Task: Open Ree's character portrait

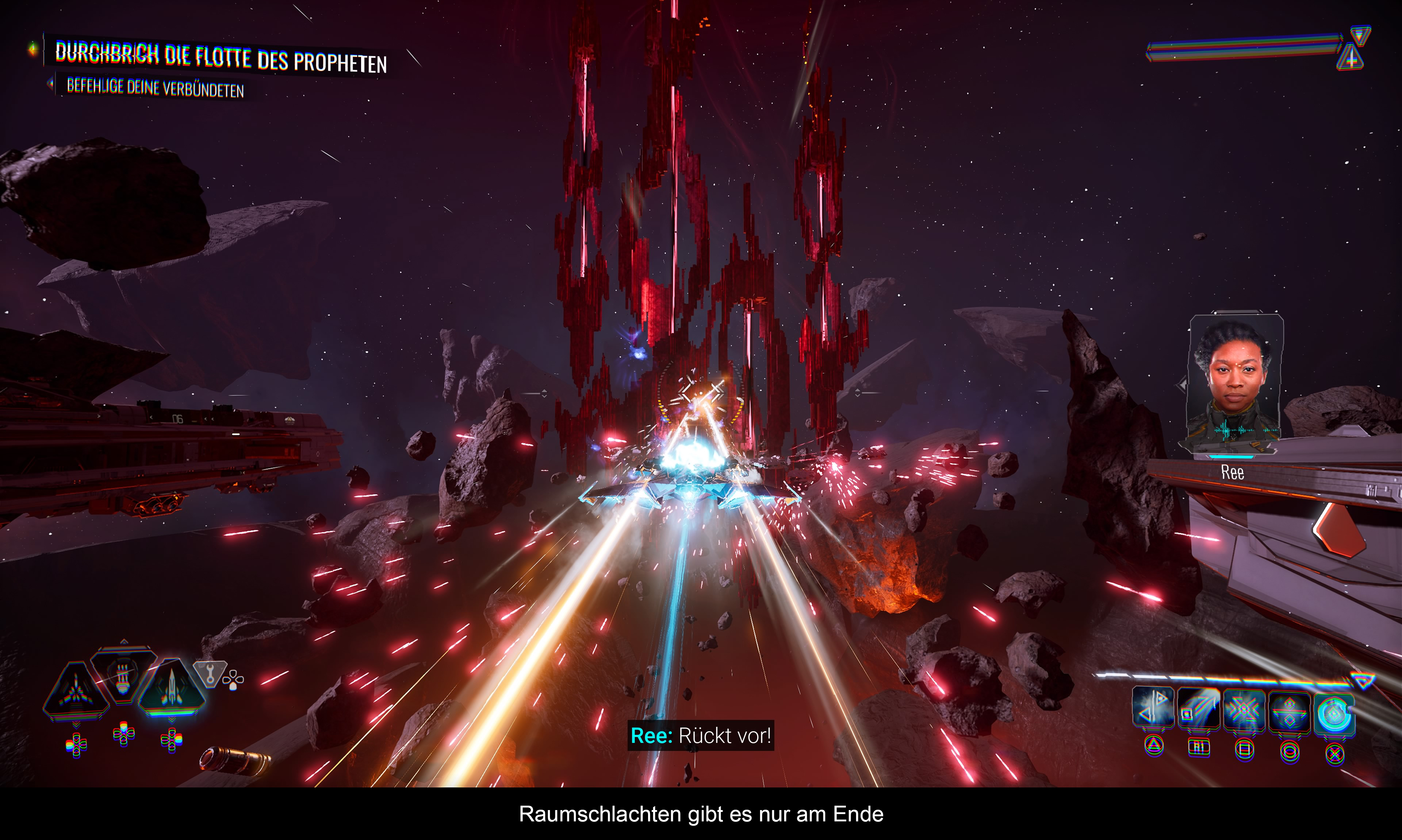Action: click(x=1234, y=382)
